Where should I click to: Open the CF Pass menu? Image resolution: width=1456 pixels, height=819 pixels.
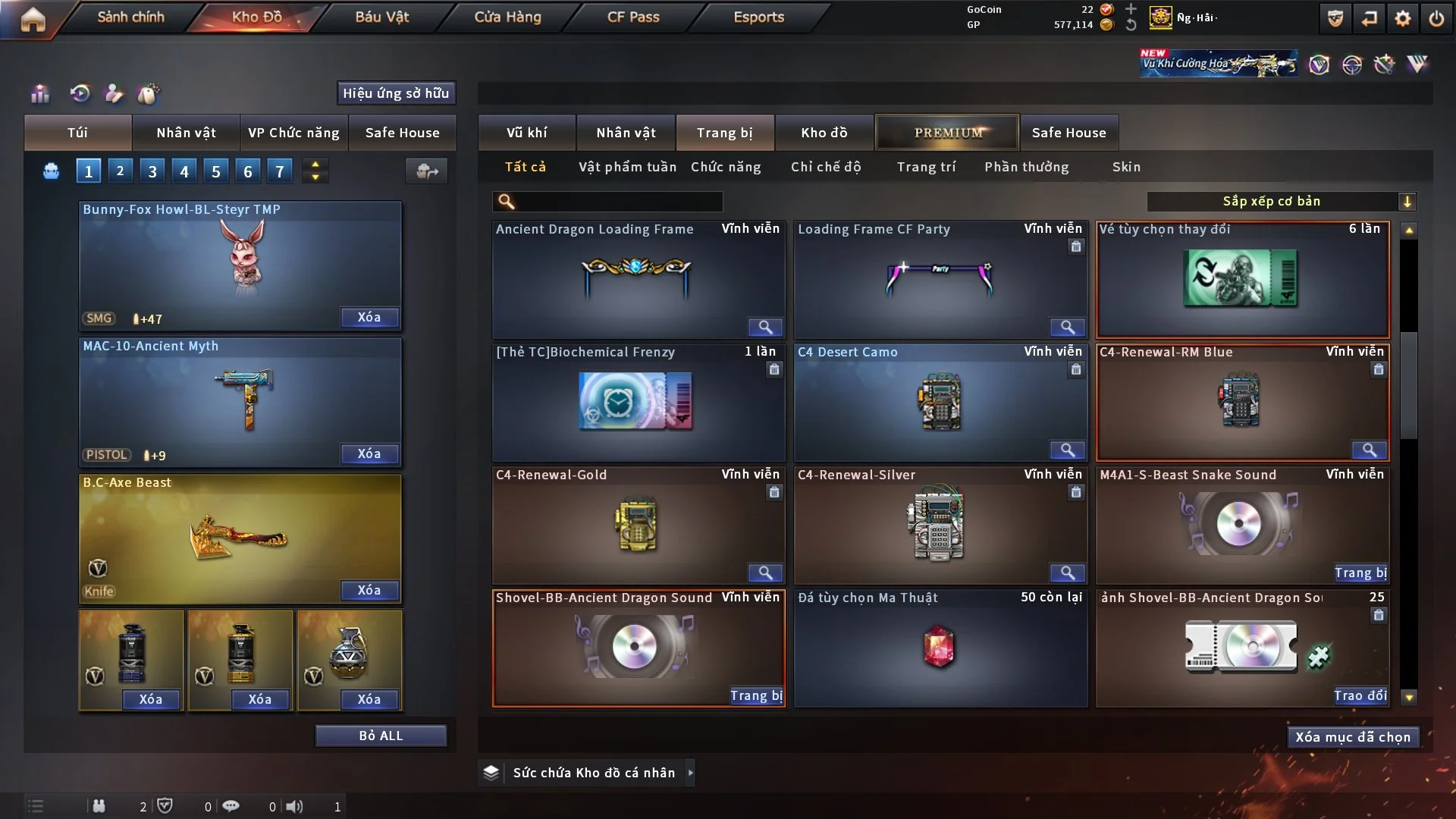(x=633, y=17)
